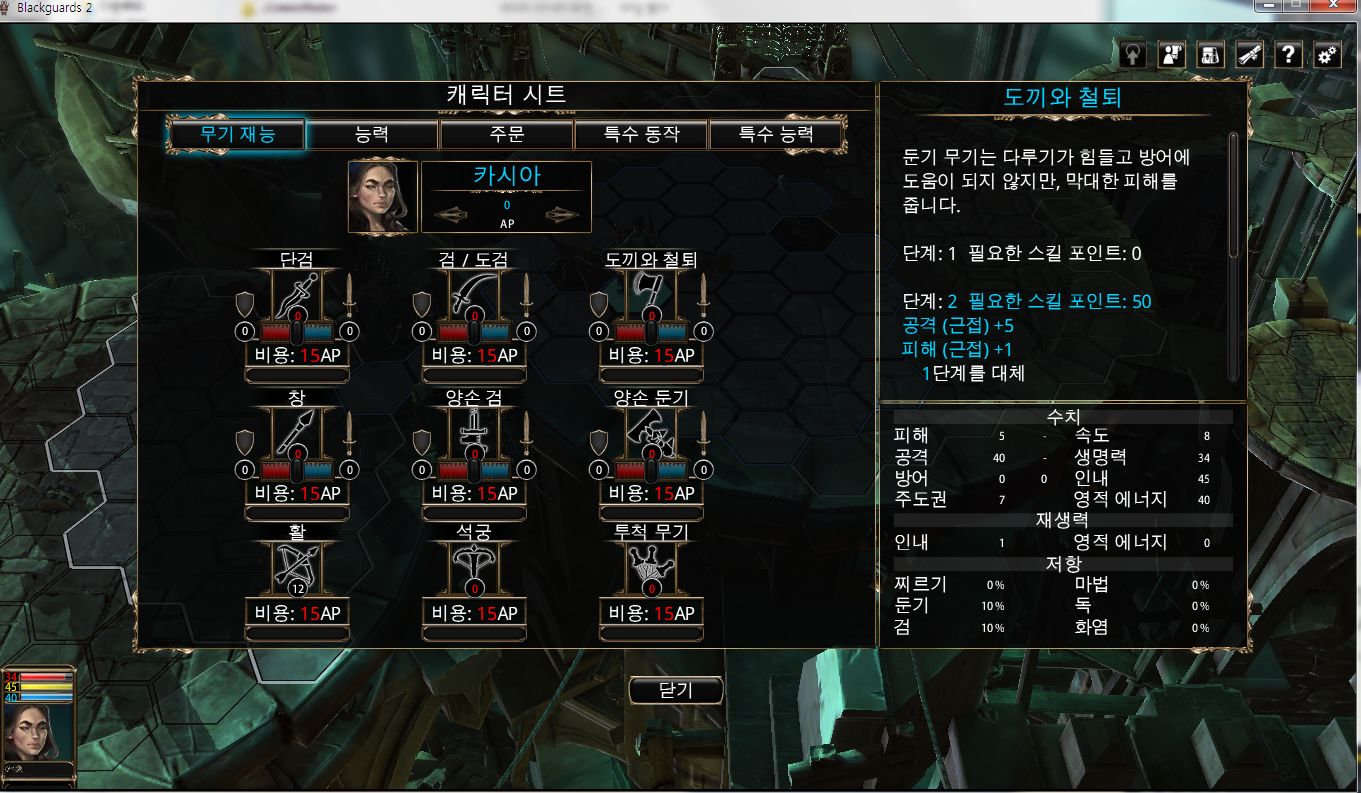Choose the 검 / 도검 sword talent
Image resolution: width=1361 pixels, height=793 pixels.
(474, 295)
